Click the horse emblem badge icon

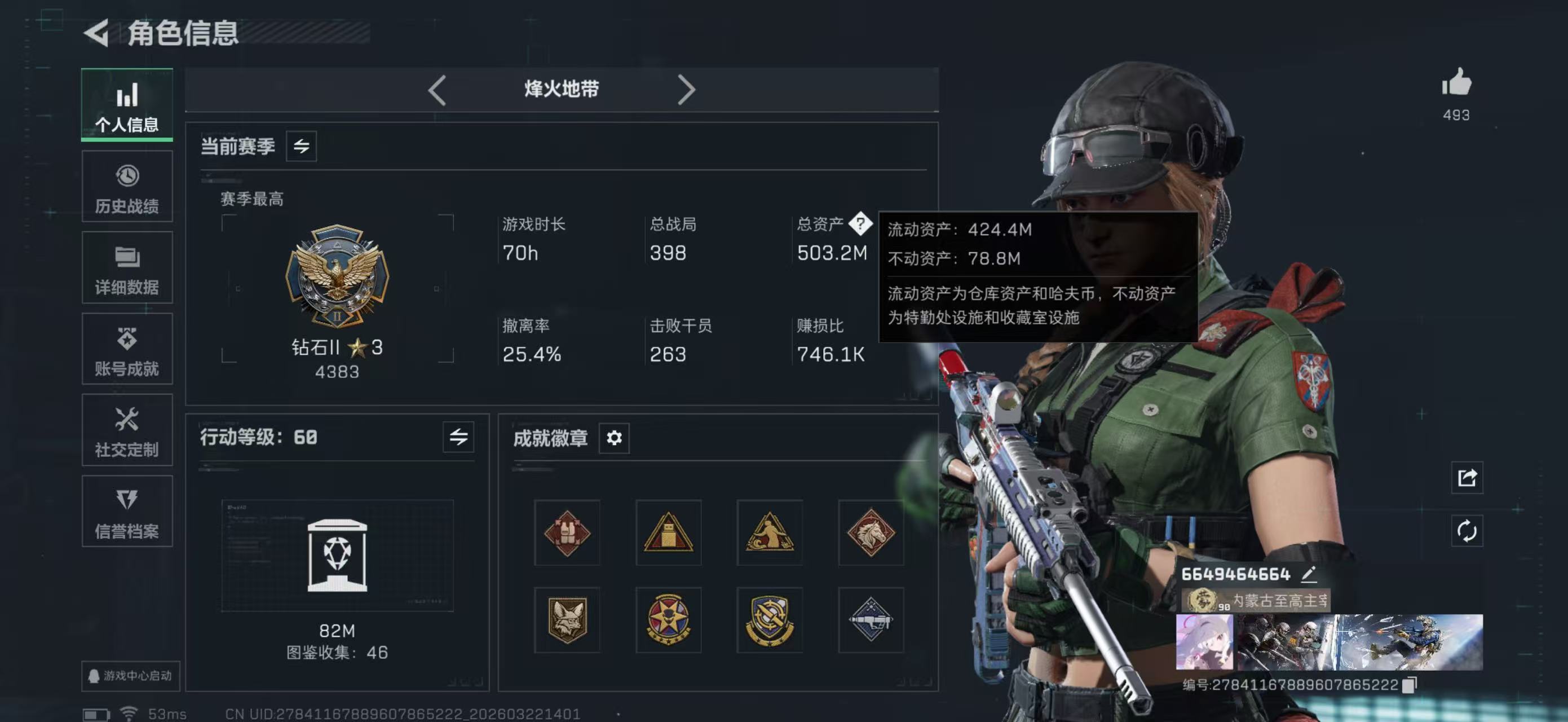[872, 532]
